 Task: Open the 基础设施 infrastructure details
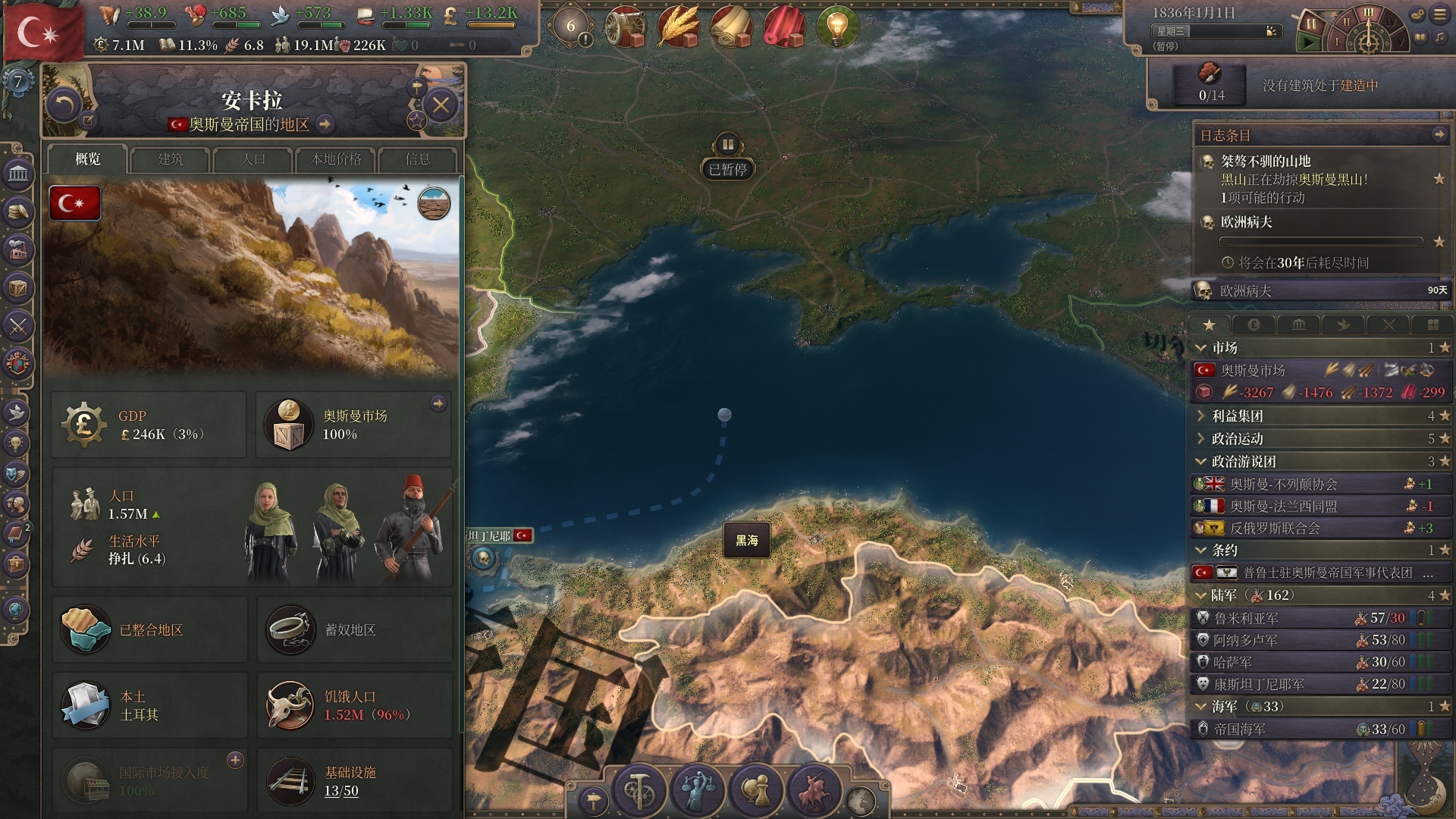pos(350,781)
